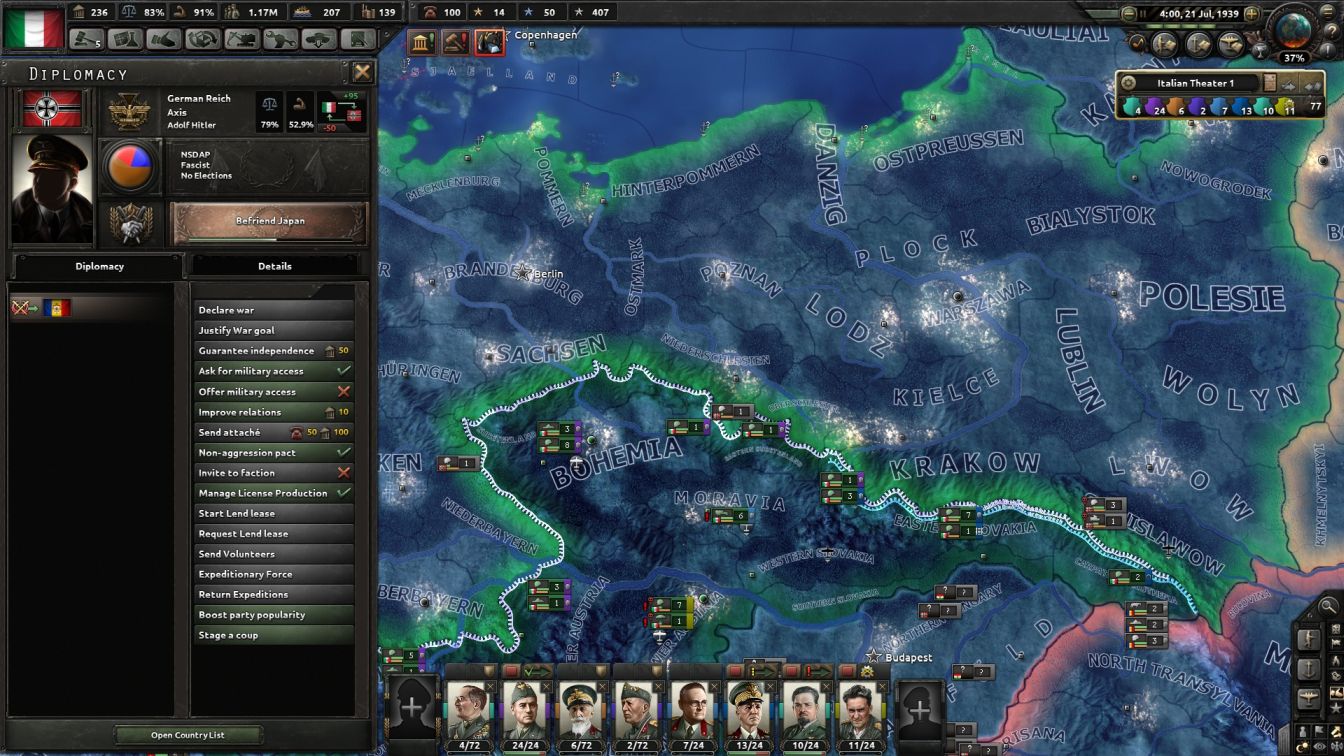The height and width of the screenshot is (756, 1344).
Task: Open the air battleplans icon near the clock
Action: tap(1230, 42)
